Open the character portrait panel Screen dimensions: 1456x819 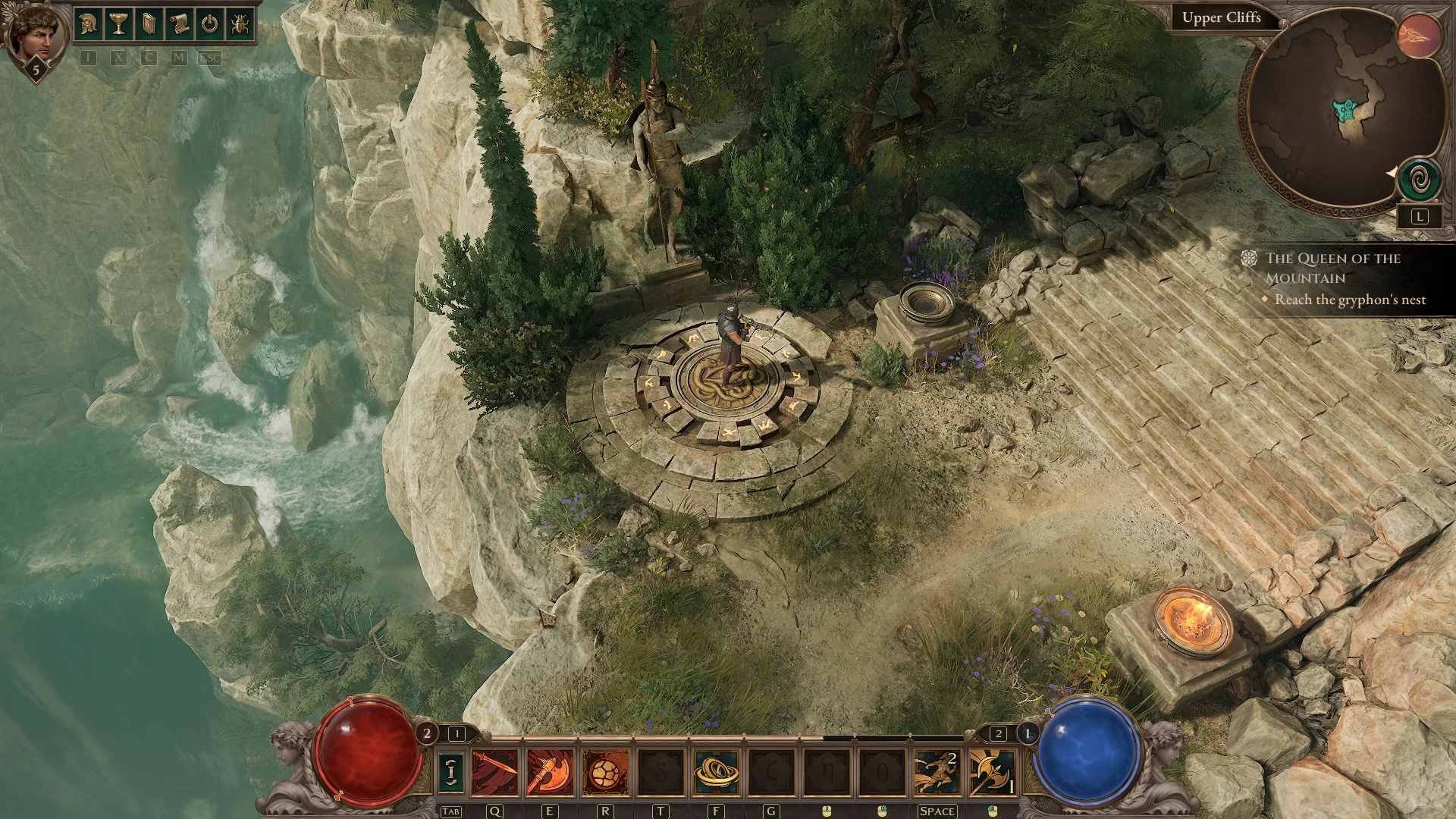(31, 34)
